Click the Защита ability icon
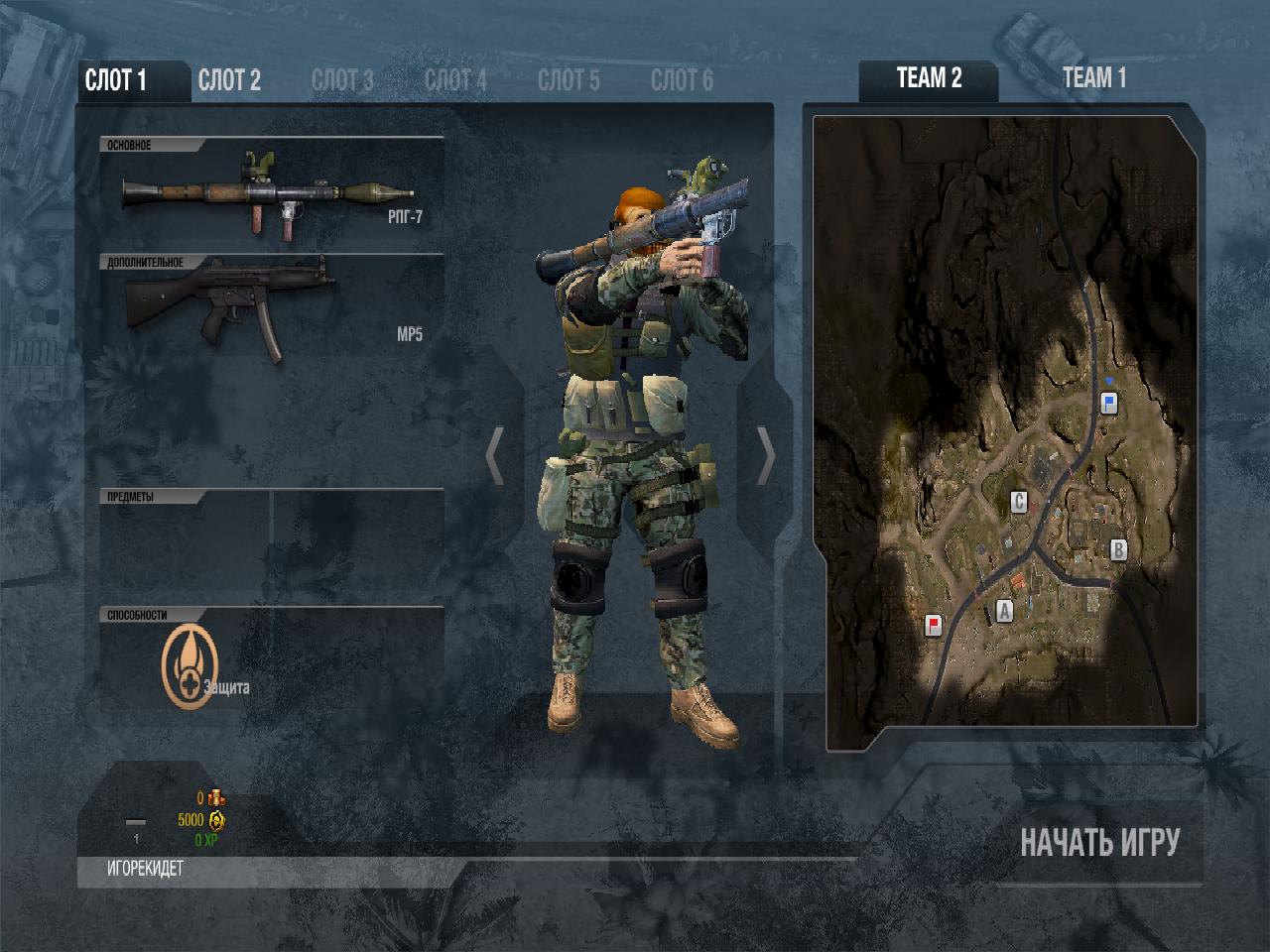Image resolution: width=1270 pixels, height=952 pixels. coord(189,665)
